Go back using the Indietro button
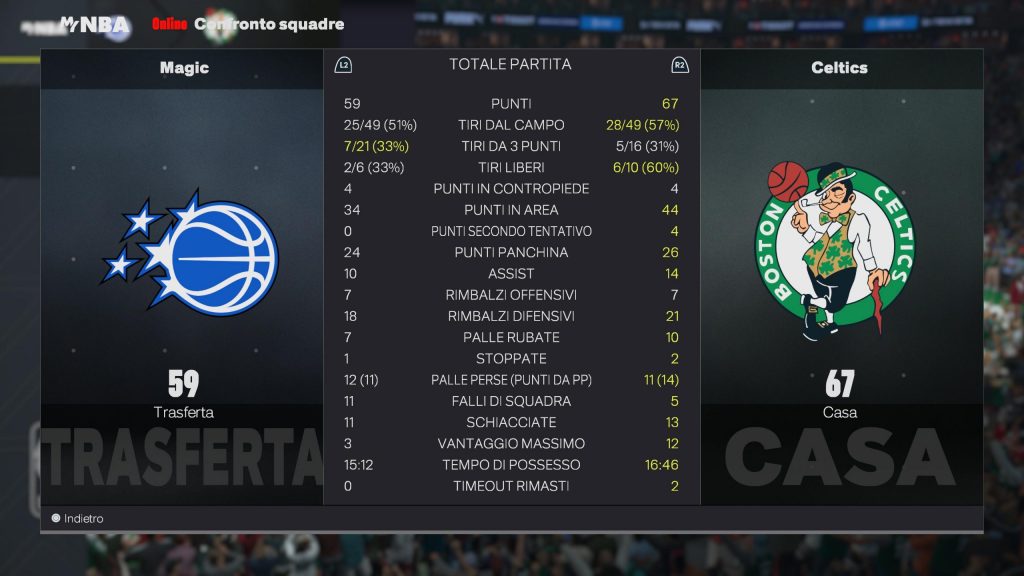This screenshot has height=576, width=1024. (77, 519)
